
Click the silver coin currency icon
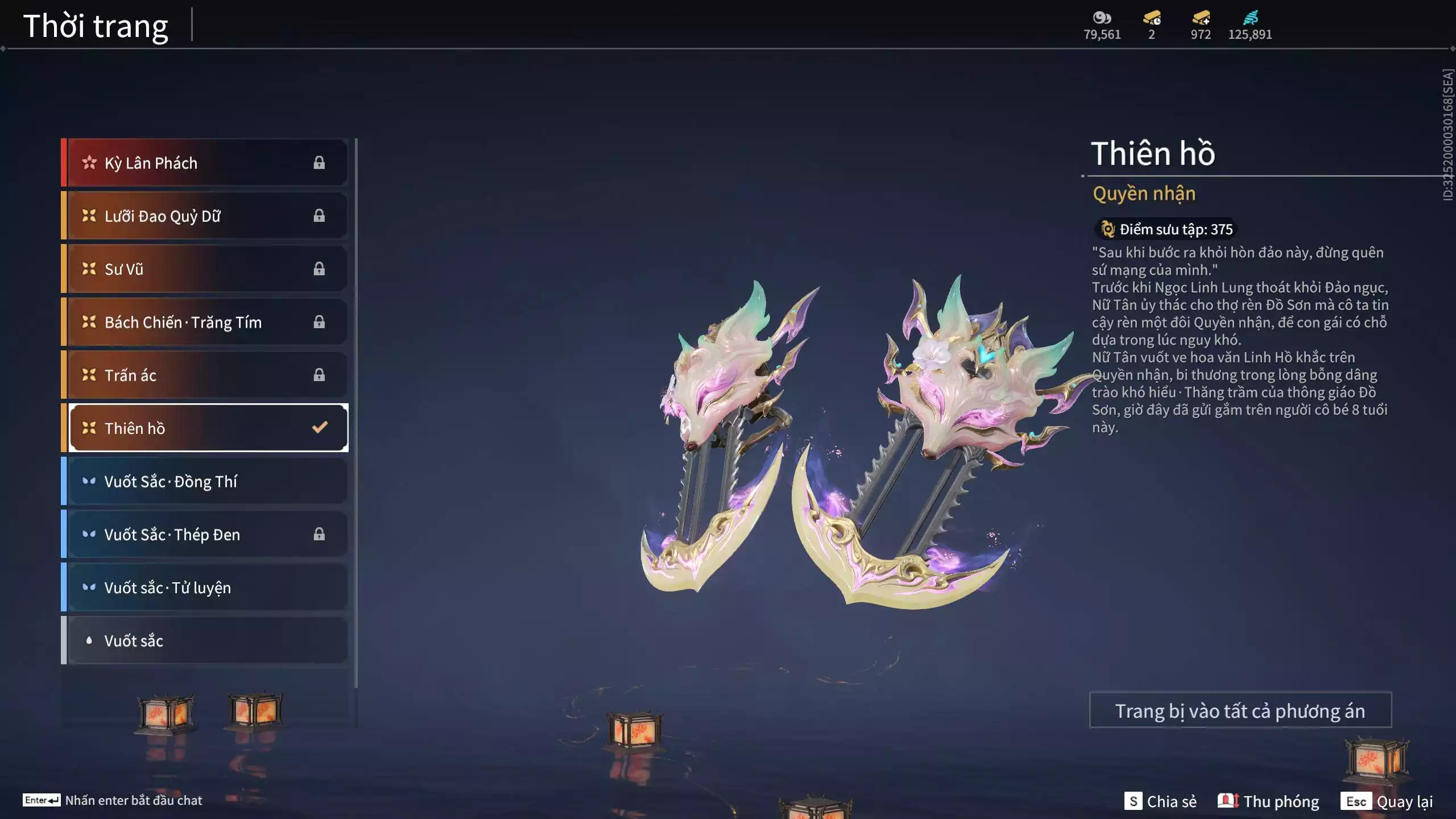coord(1102,18)
